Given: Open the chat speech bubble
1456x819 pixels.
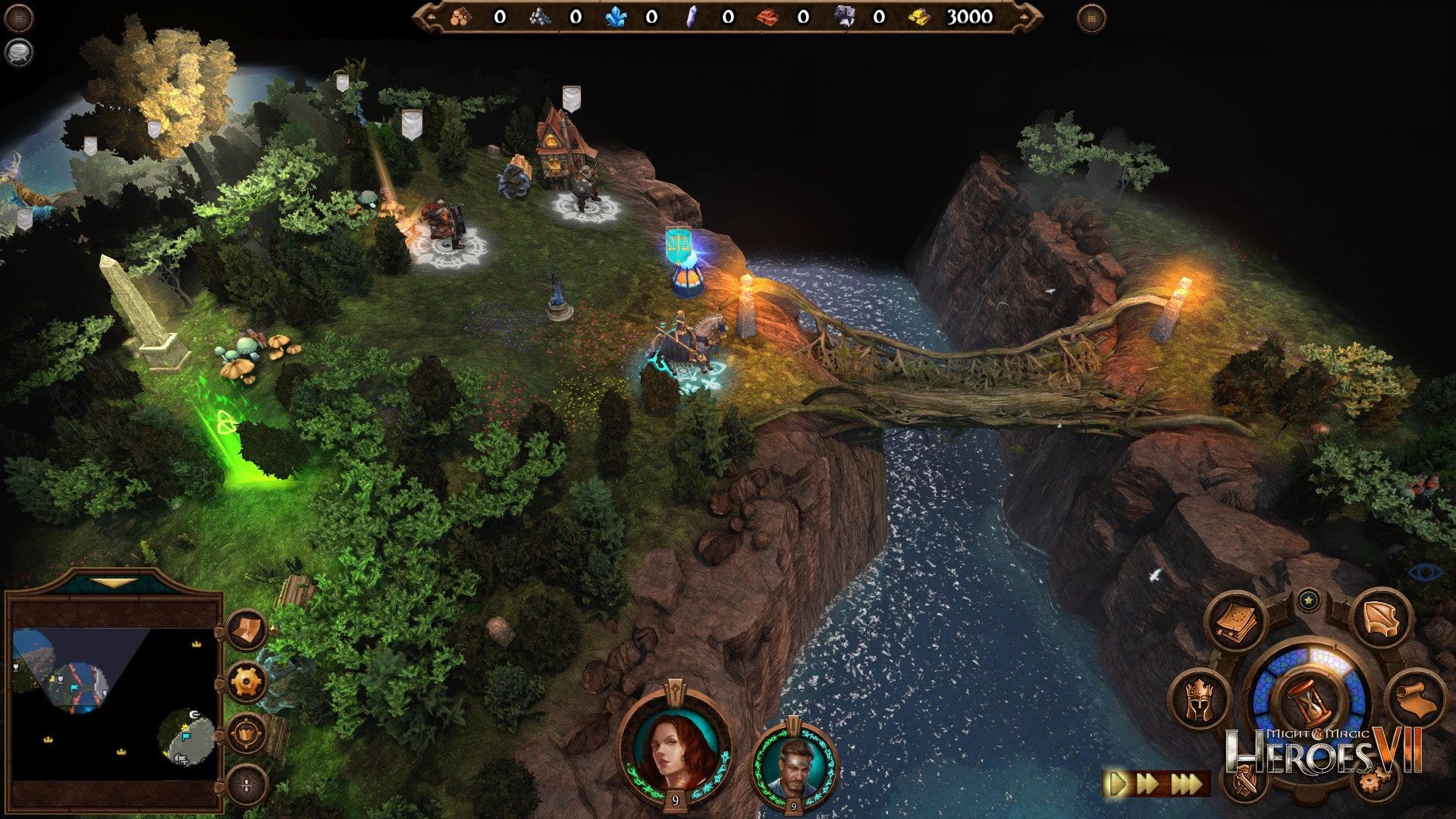Looking at the screenshot, I should pos(18,52).
